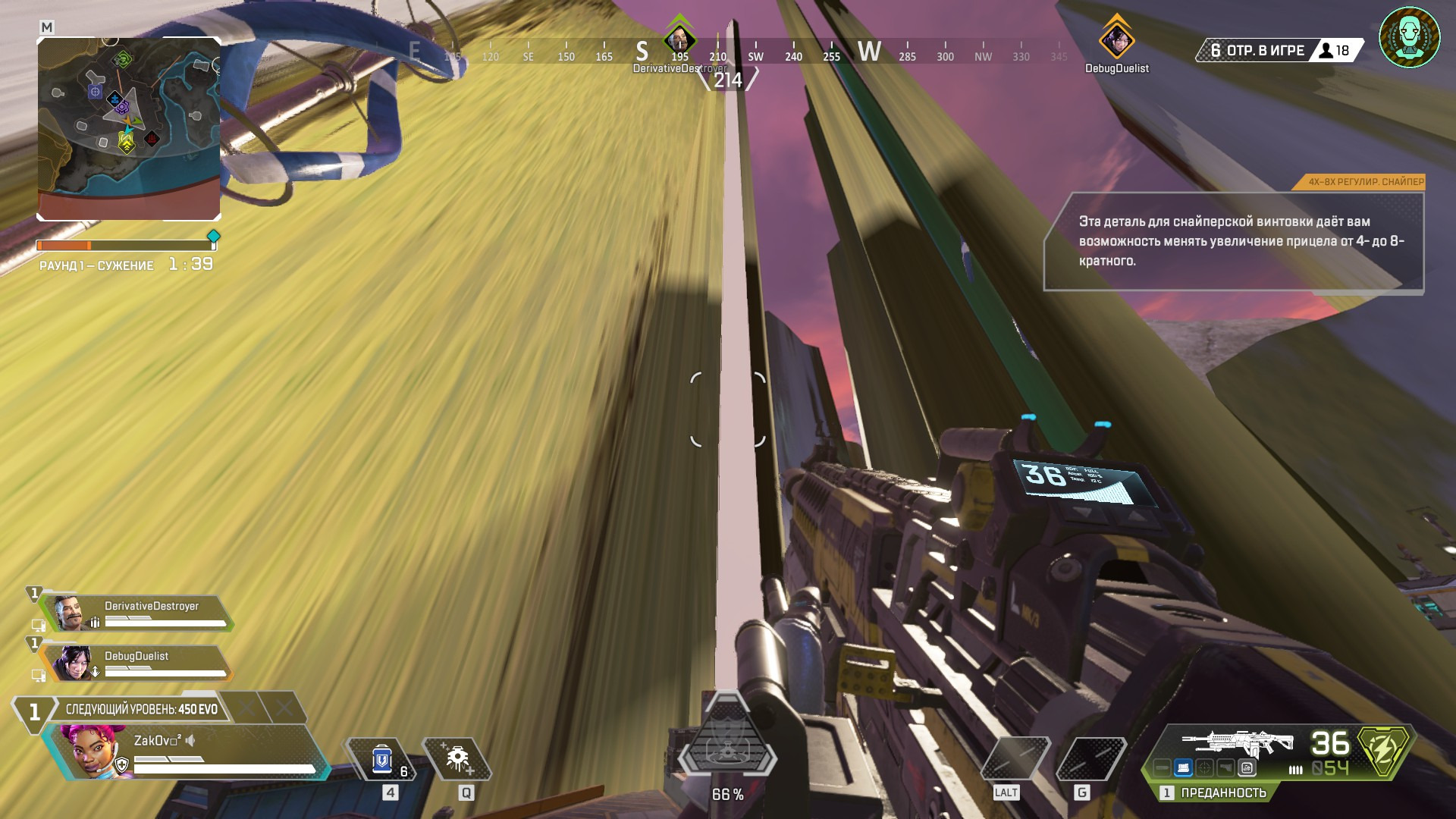Click the green energy ammo lightning icon
This screenshot has height=819, width=1456.
point(1384,751)
